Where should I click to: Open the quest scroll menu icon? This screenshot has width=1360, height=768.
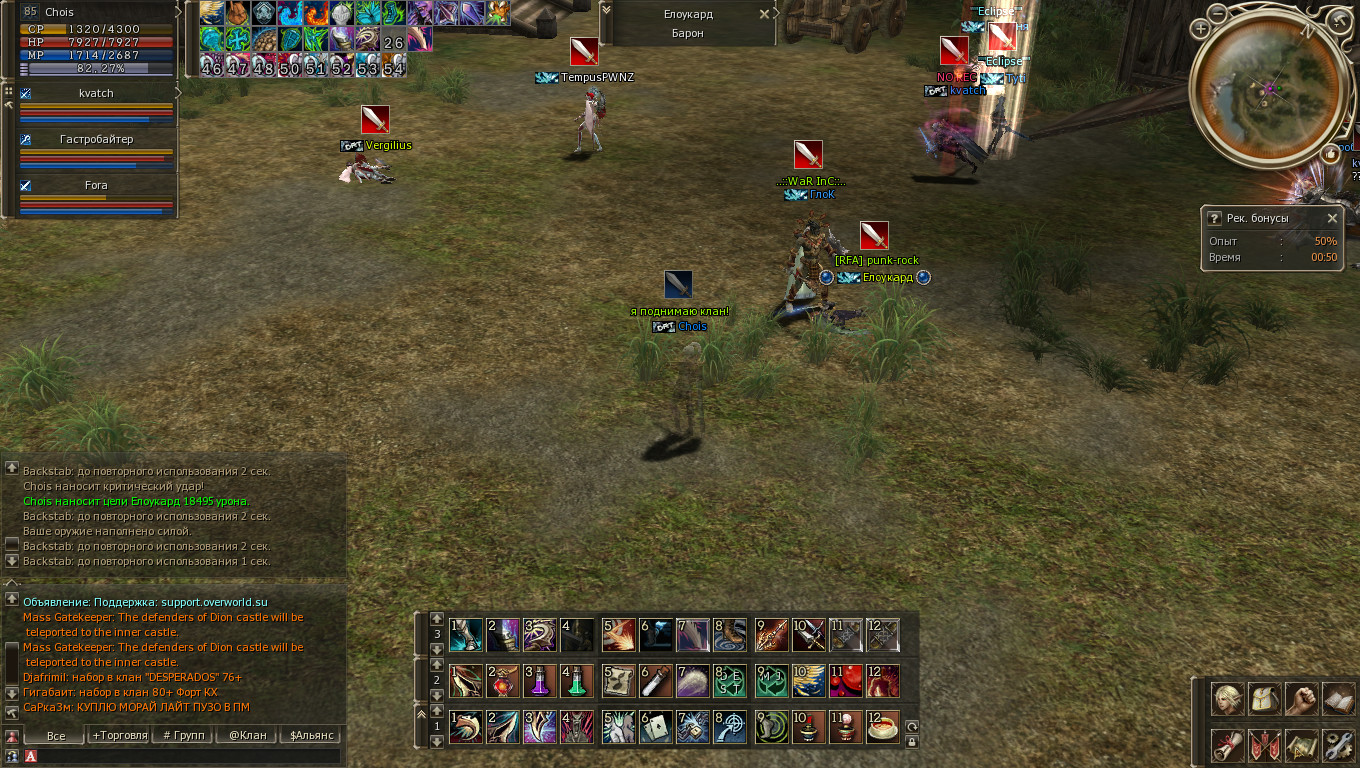[1227, 745]
